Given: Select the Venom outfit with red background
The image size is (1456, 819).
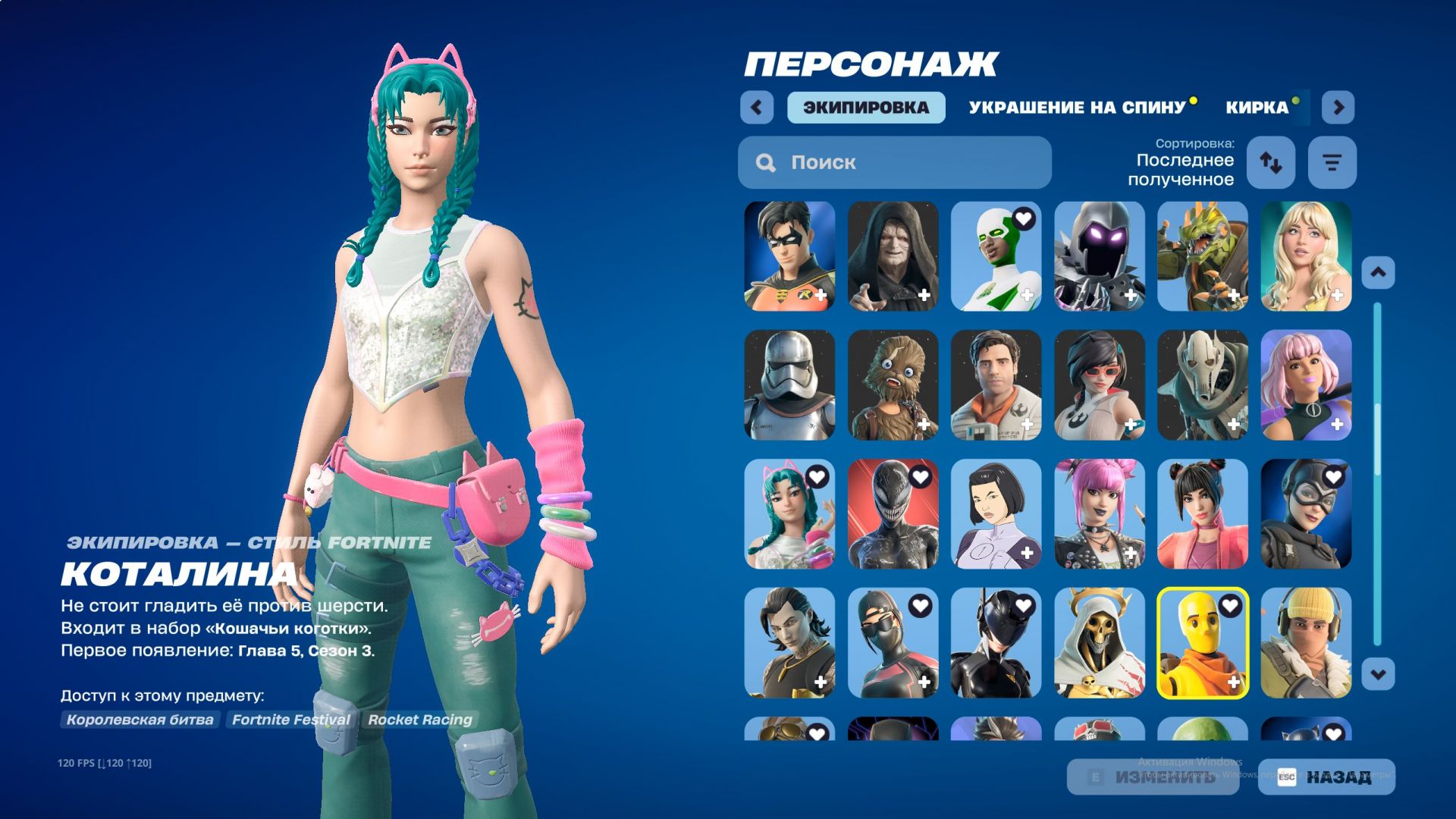Looking at the screenshot, I should pos(893,514).
